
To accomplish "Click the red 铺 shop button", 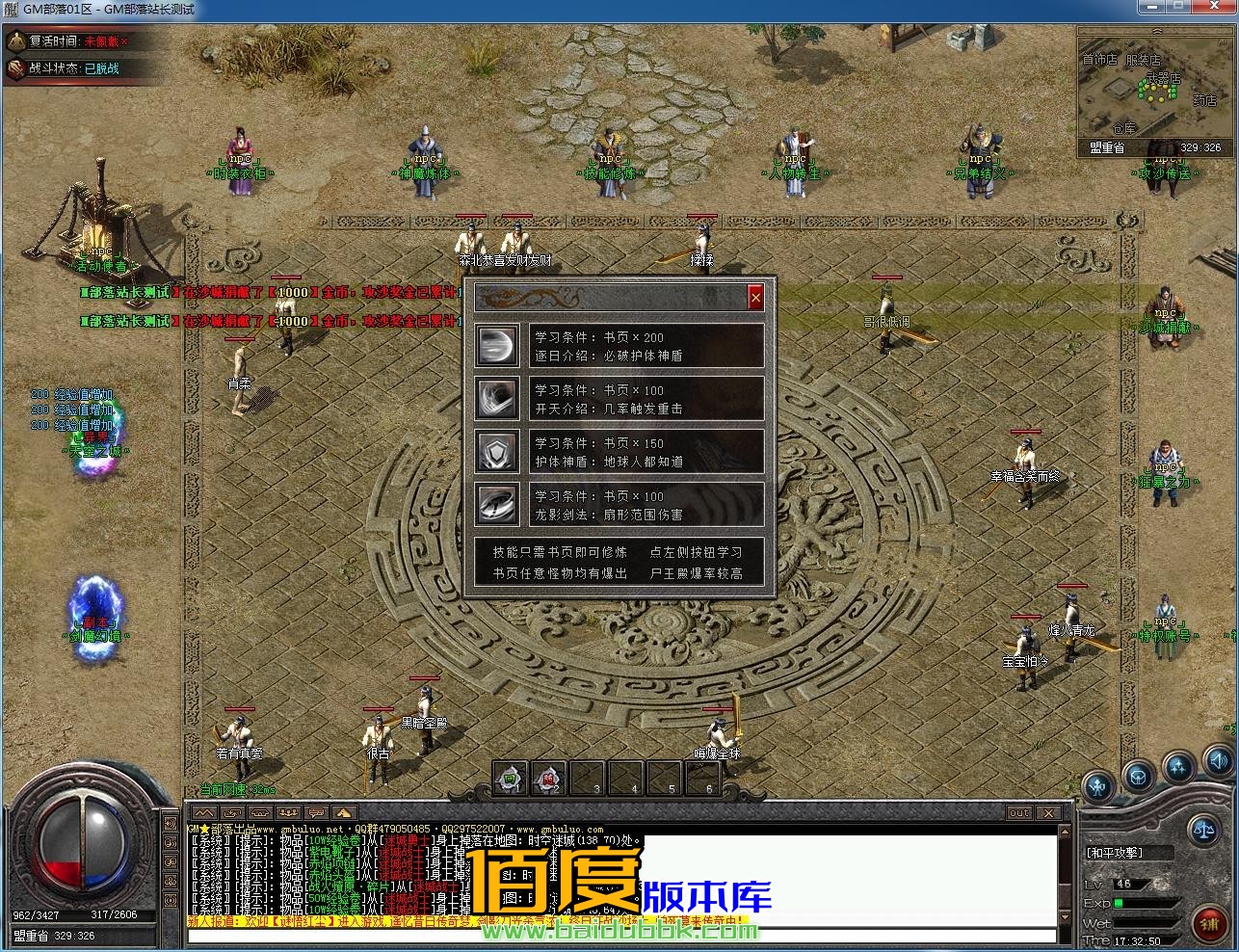I will [1209, 926].
